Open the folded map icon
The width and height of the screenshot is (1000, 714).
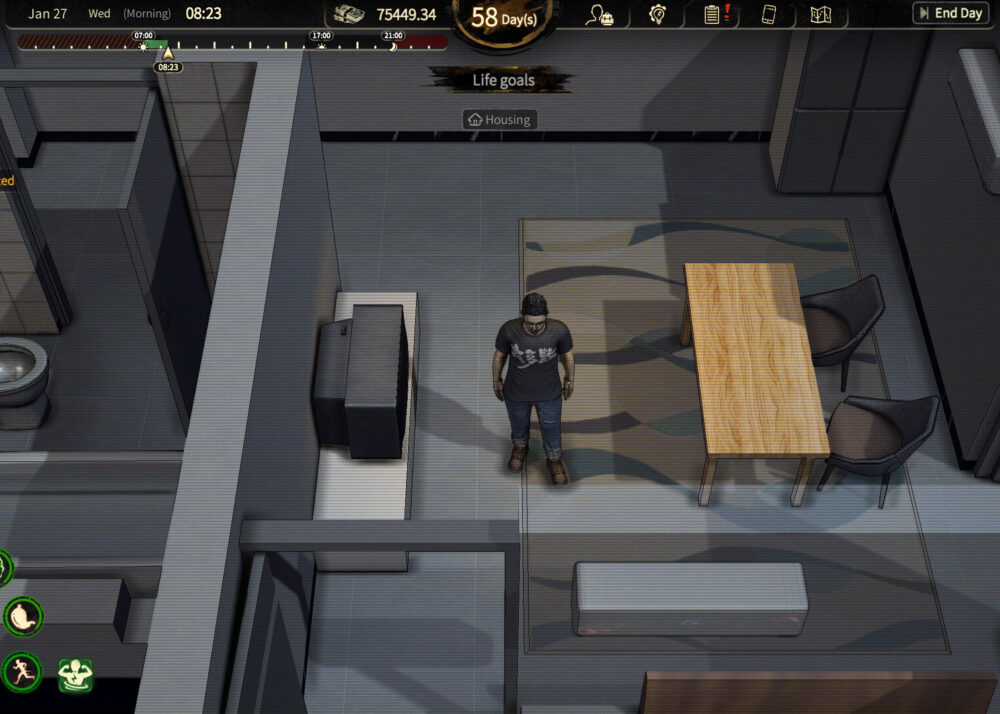coord(821,15)
